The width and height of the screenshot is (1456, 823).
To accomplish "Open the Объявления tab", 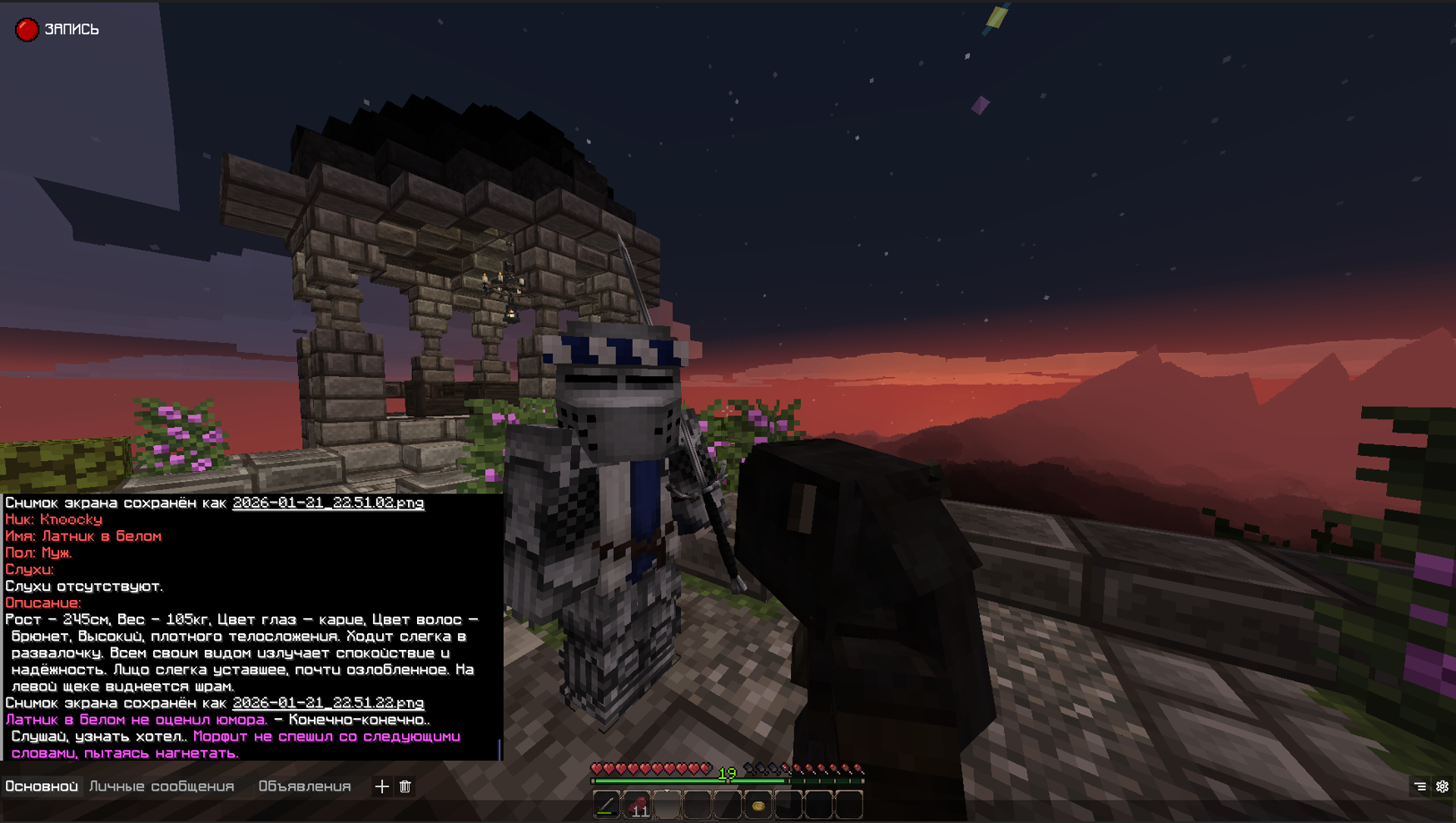I will (306, 786).
